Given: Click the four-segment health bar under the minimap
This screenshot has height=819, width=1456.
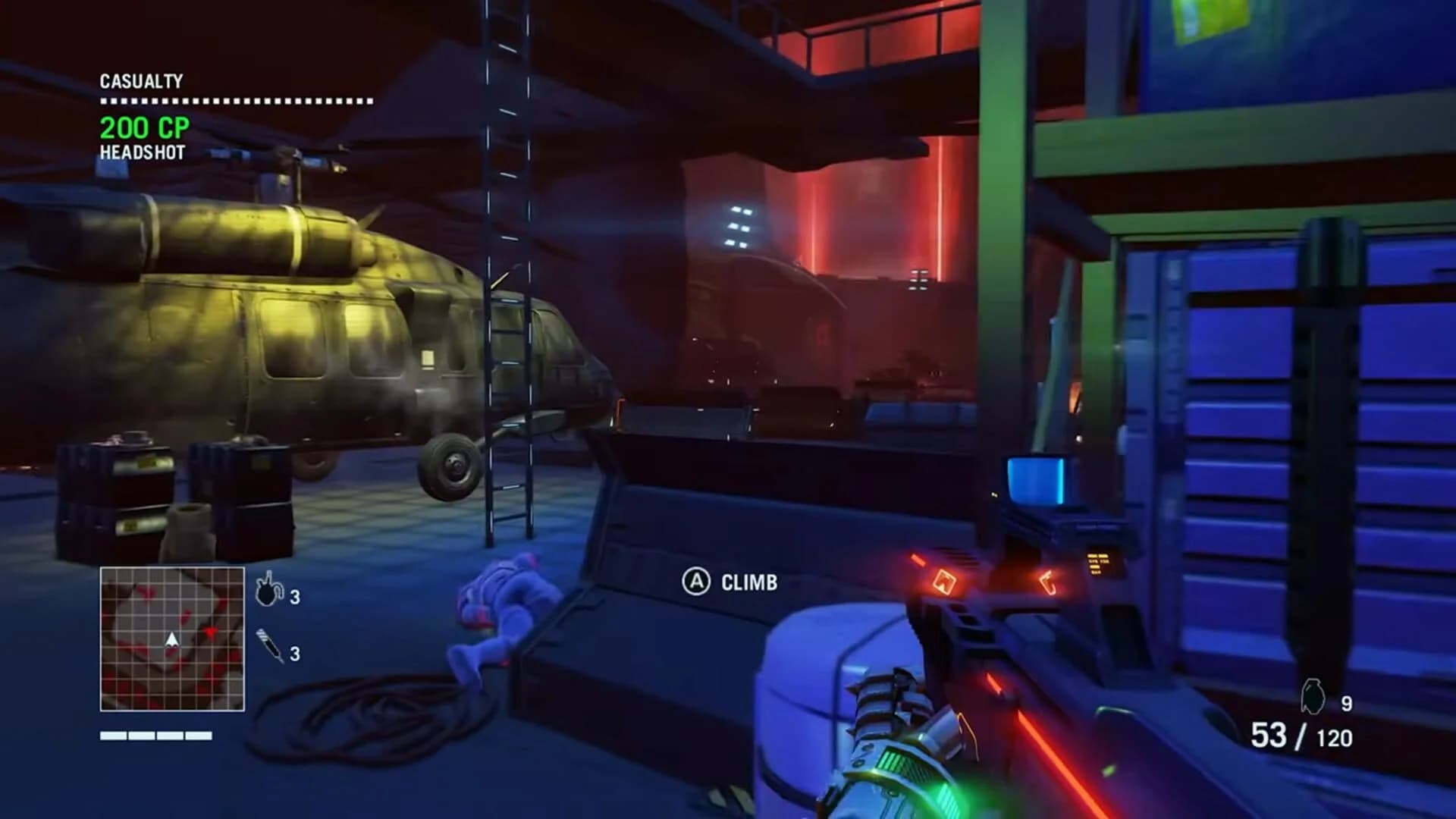Looking at the screenshot, I should coord(154,734).
